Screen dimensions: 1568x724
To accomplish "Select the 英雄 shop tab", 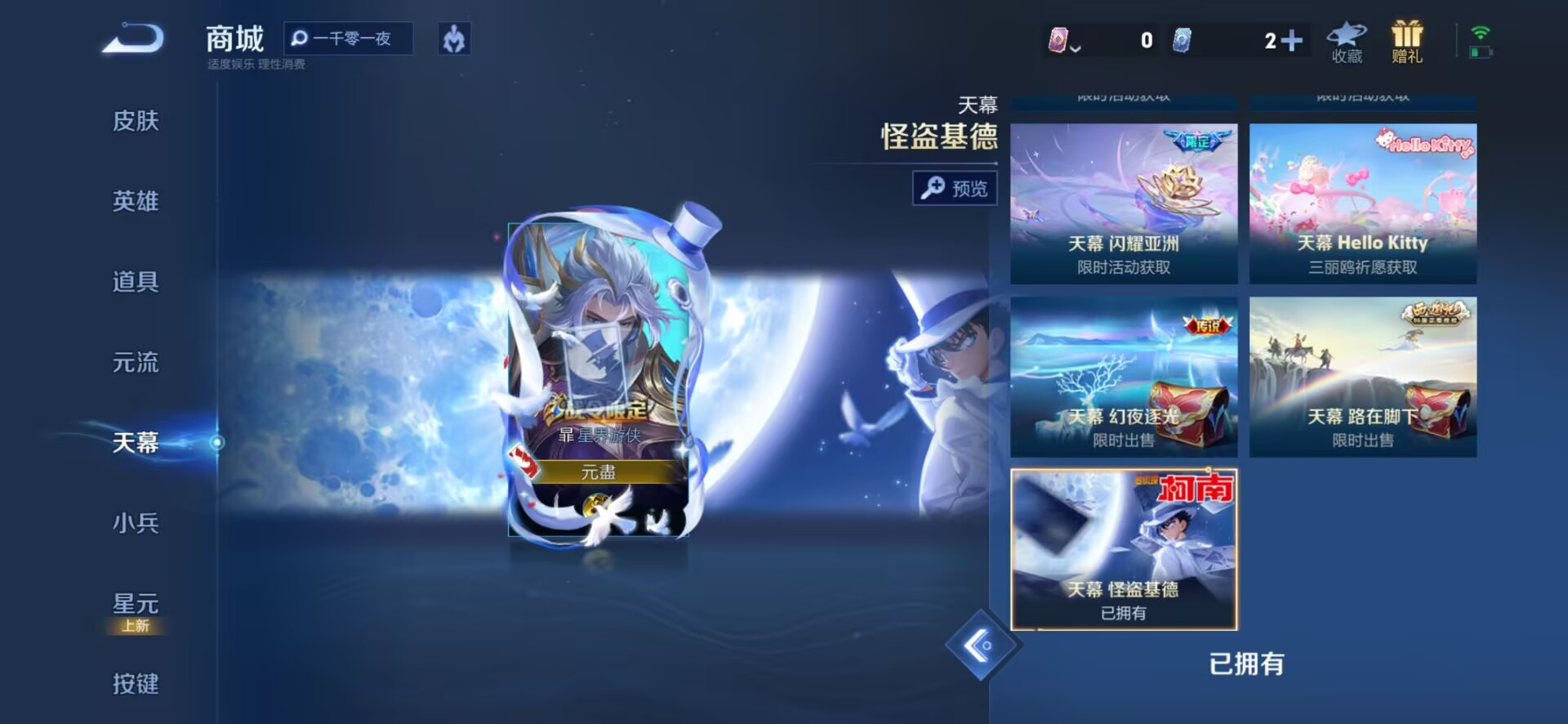I will tap(136, 201).
